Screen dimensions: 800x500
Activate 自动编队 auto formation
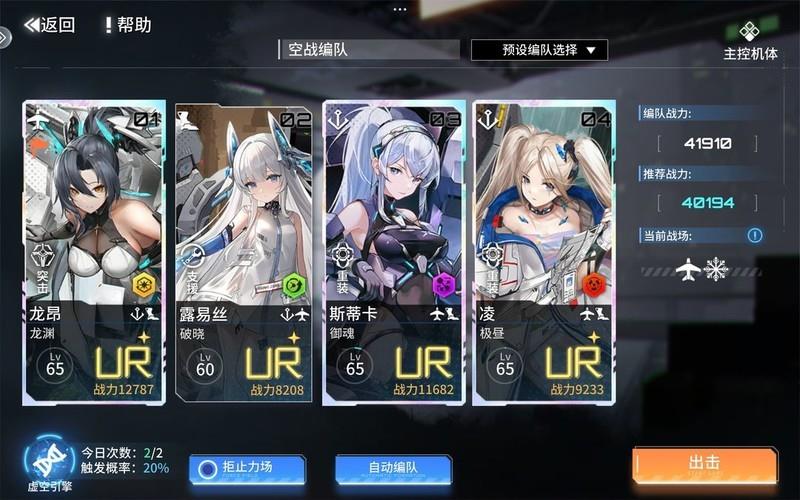(x=393, y=467)
